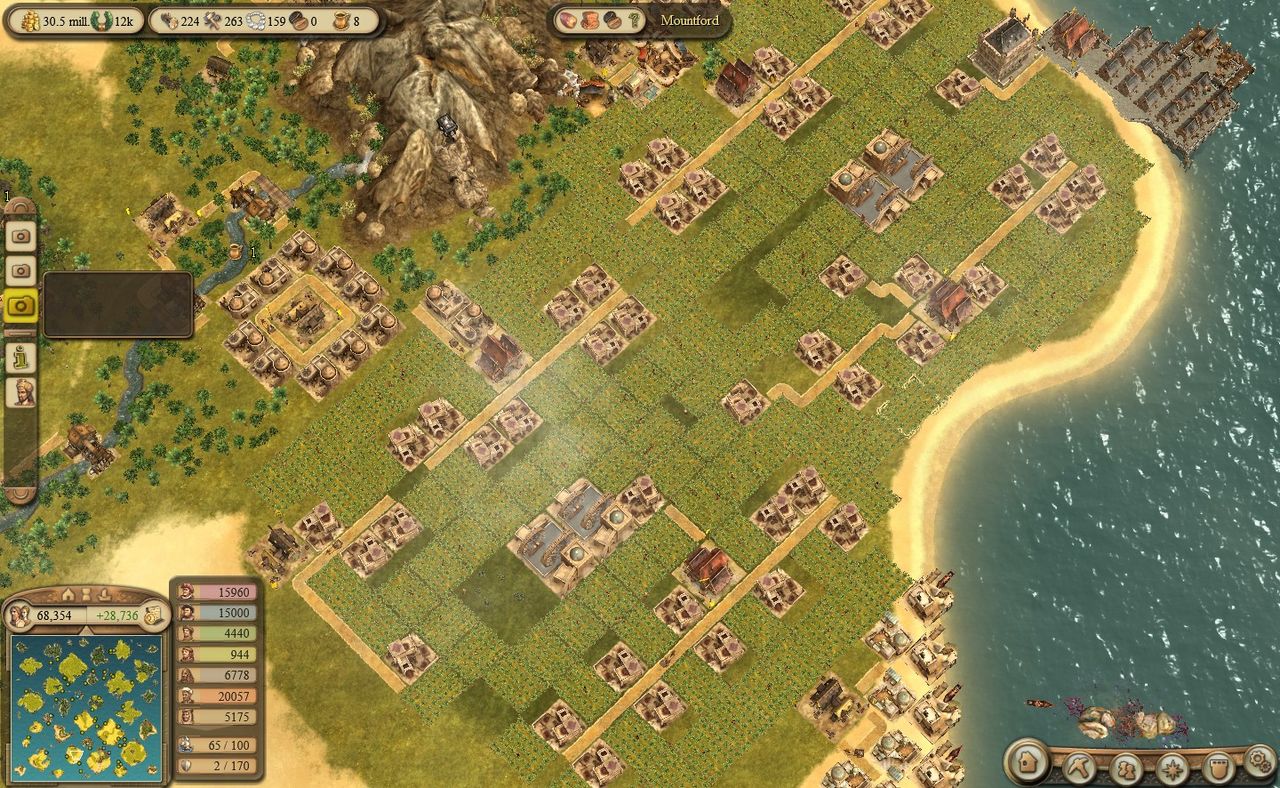Screen dimensions: 1280x788
Task: Click the compass star button
Action: coord(1172,770)
